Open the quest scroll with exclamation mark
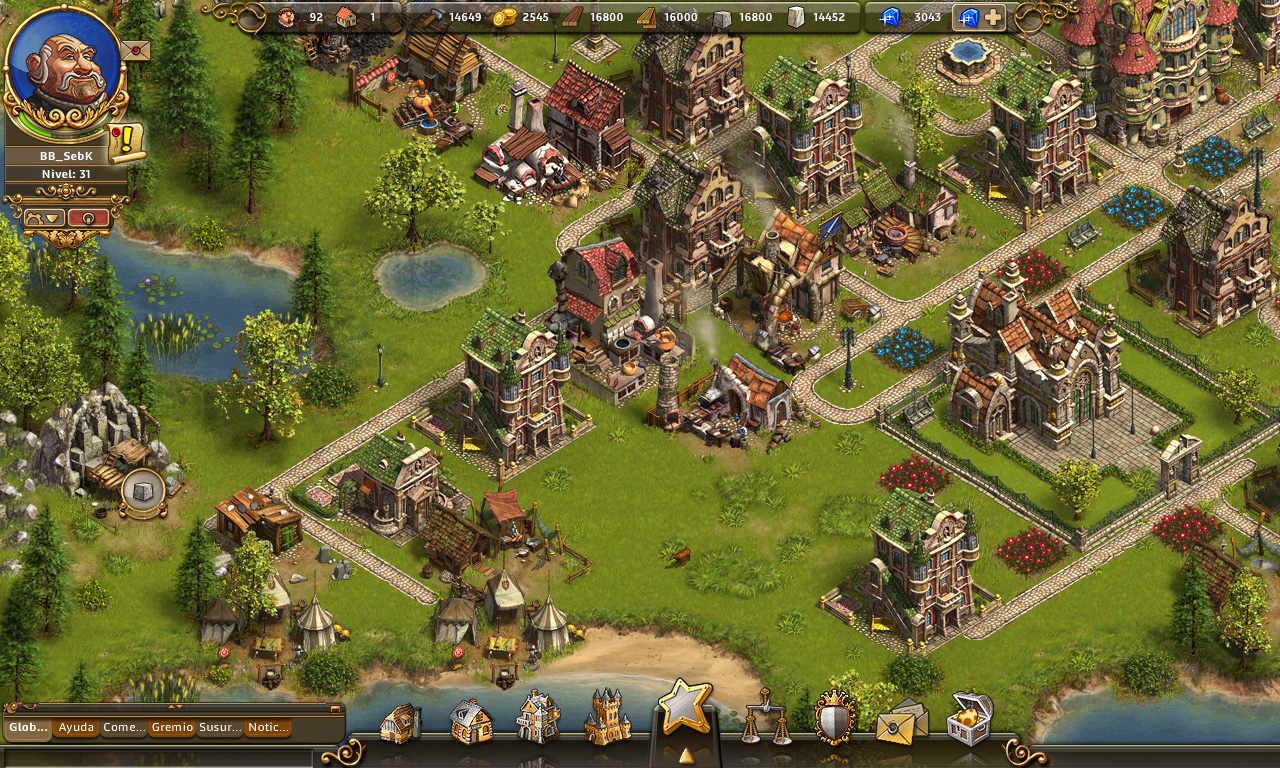The height and width of the screenshot is (768, 1280). pyautogui.click(x=127, y=143)
